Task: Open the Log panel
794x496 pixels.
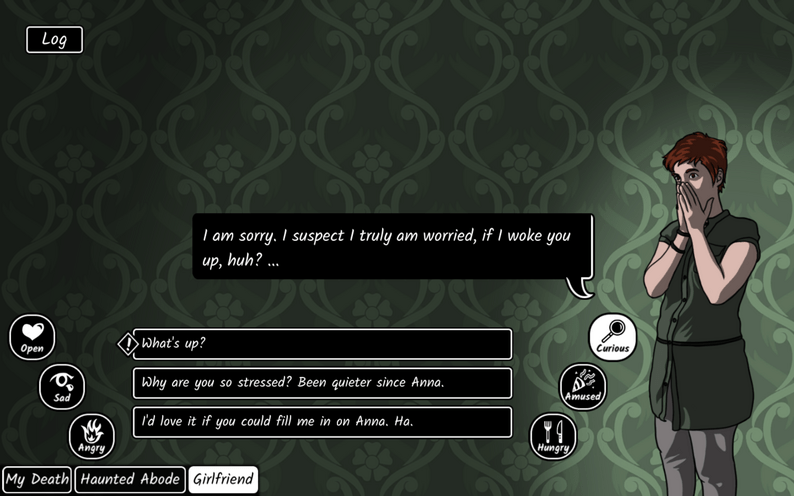Action: point(54,40)
